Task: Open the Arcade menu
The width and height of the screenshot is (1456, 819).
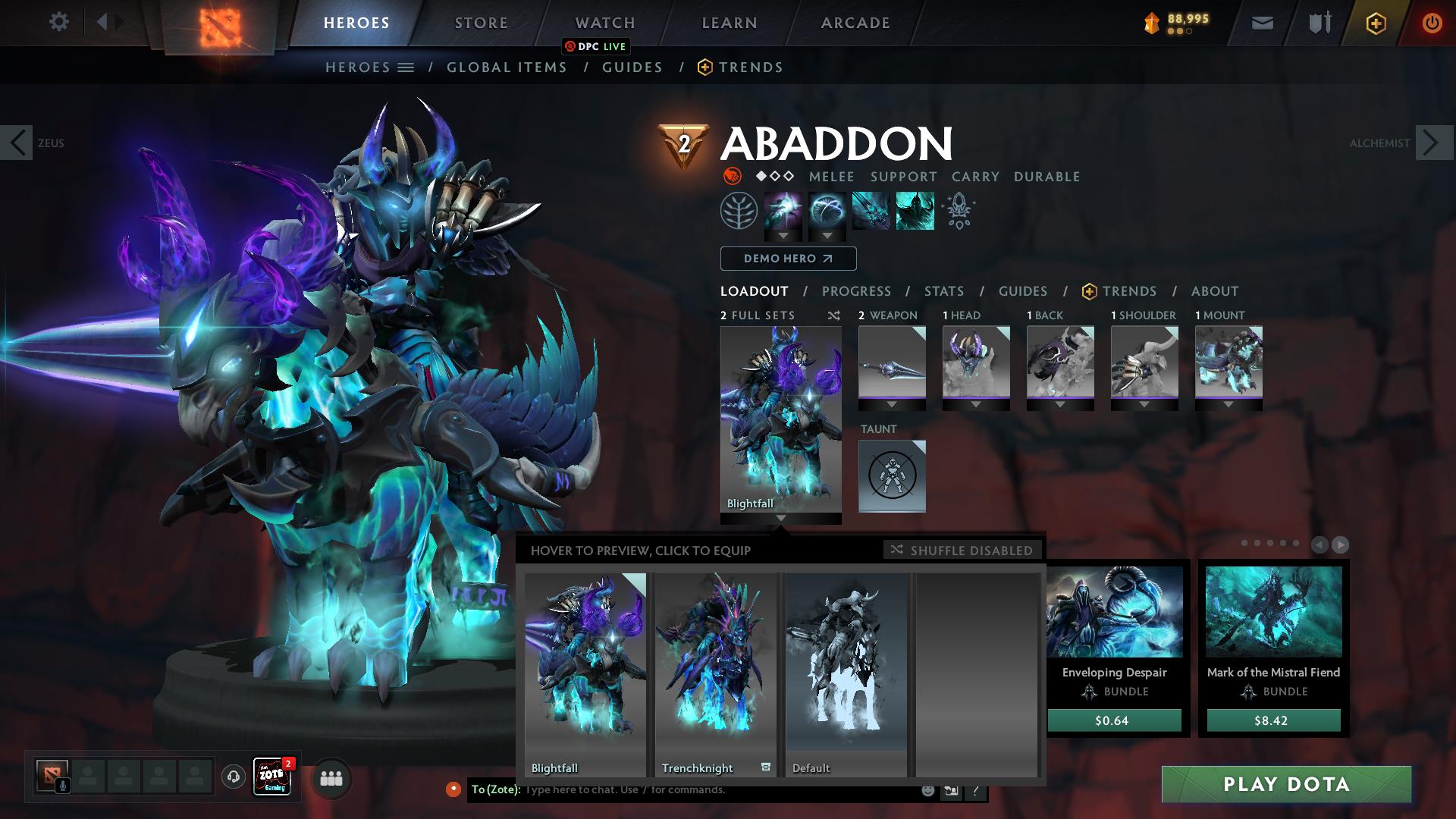Action: [855, 23]
